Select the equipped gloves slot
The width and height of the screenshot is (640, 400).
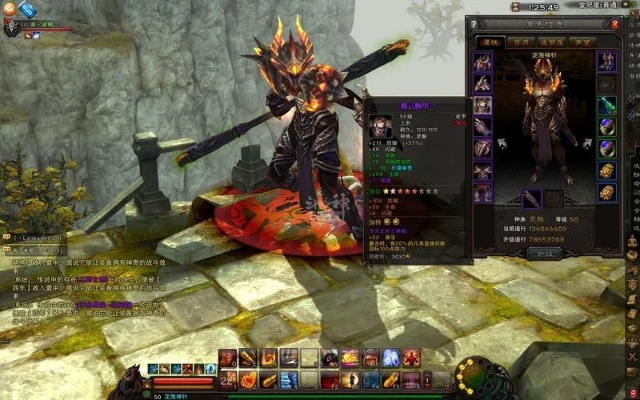(x=483, y=127)
